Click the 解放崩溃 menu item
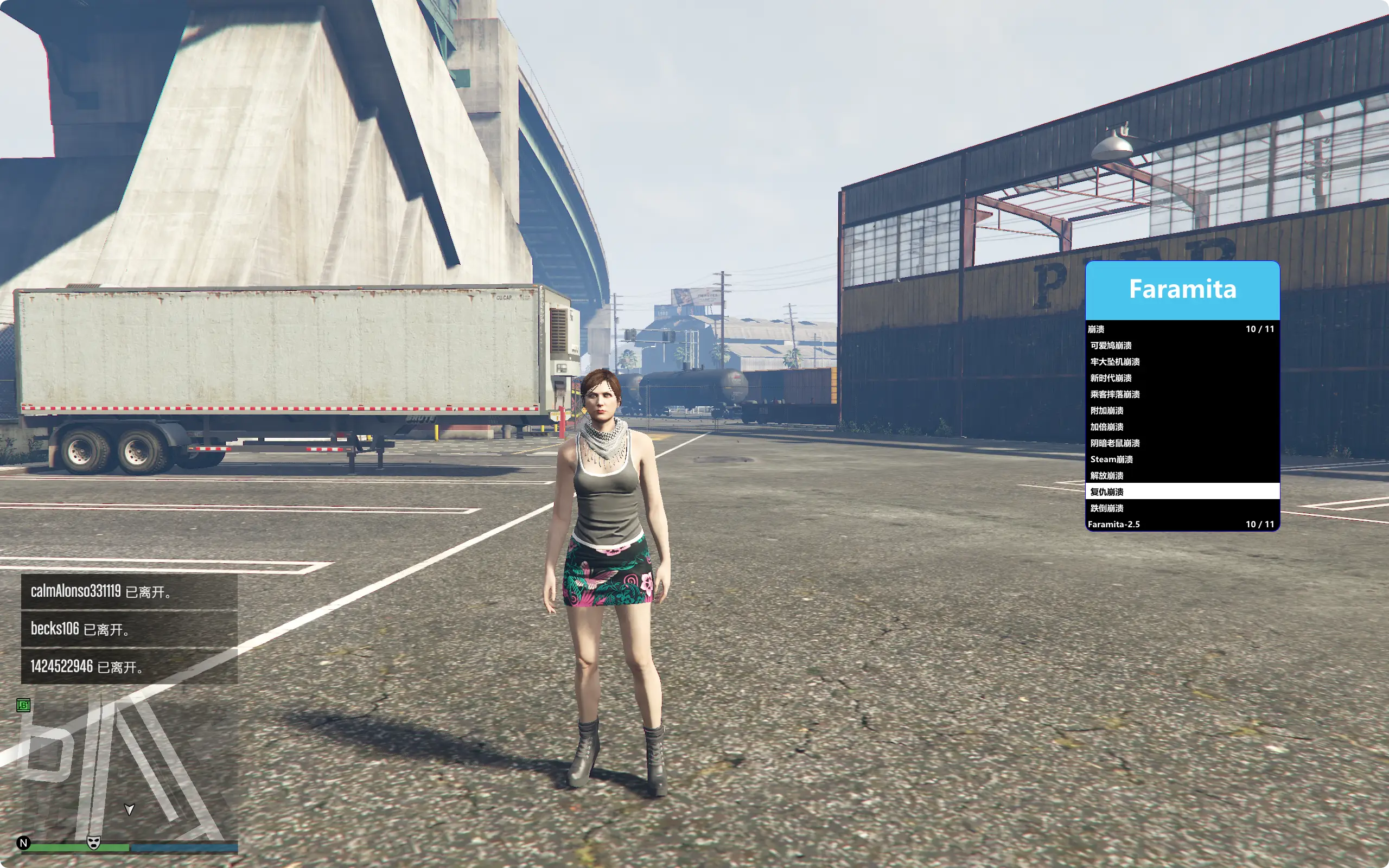This screenshot has height=868, width=1389. (x=1107, y=475)
